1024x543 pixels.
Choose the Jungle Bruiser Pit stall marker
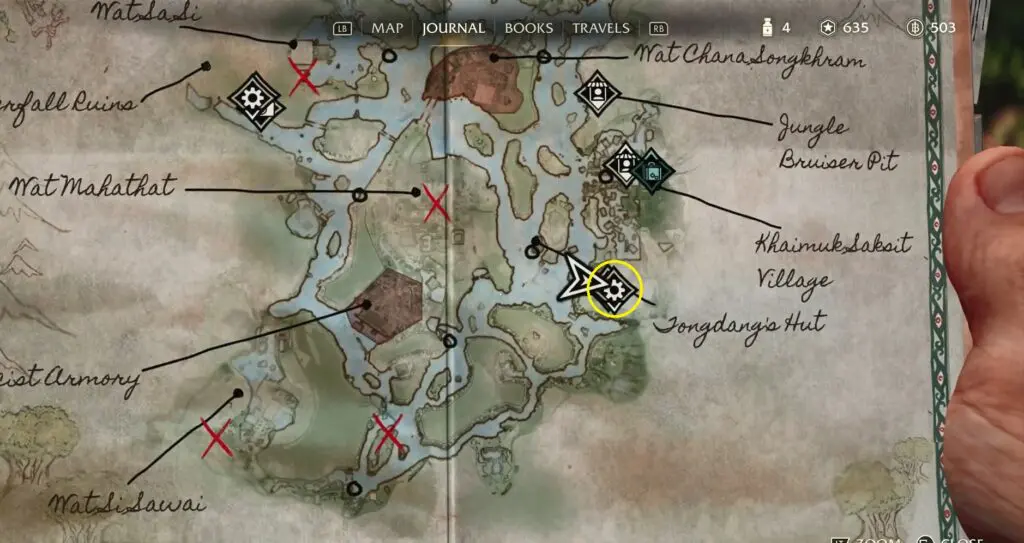click(598, 93)
